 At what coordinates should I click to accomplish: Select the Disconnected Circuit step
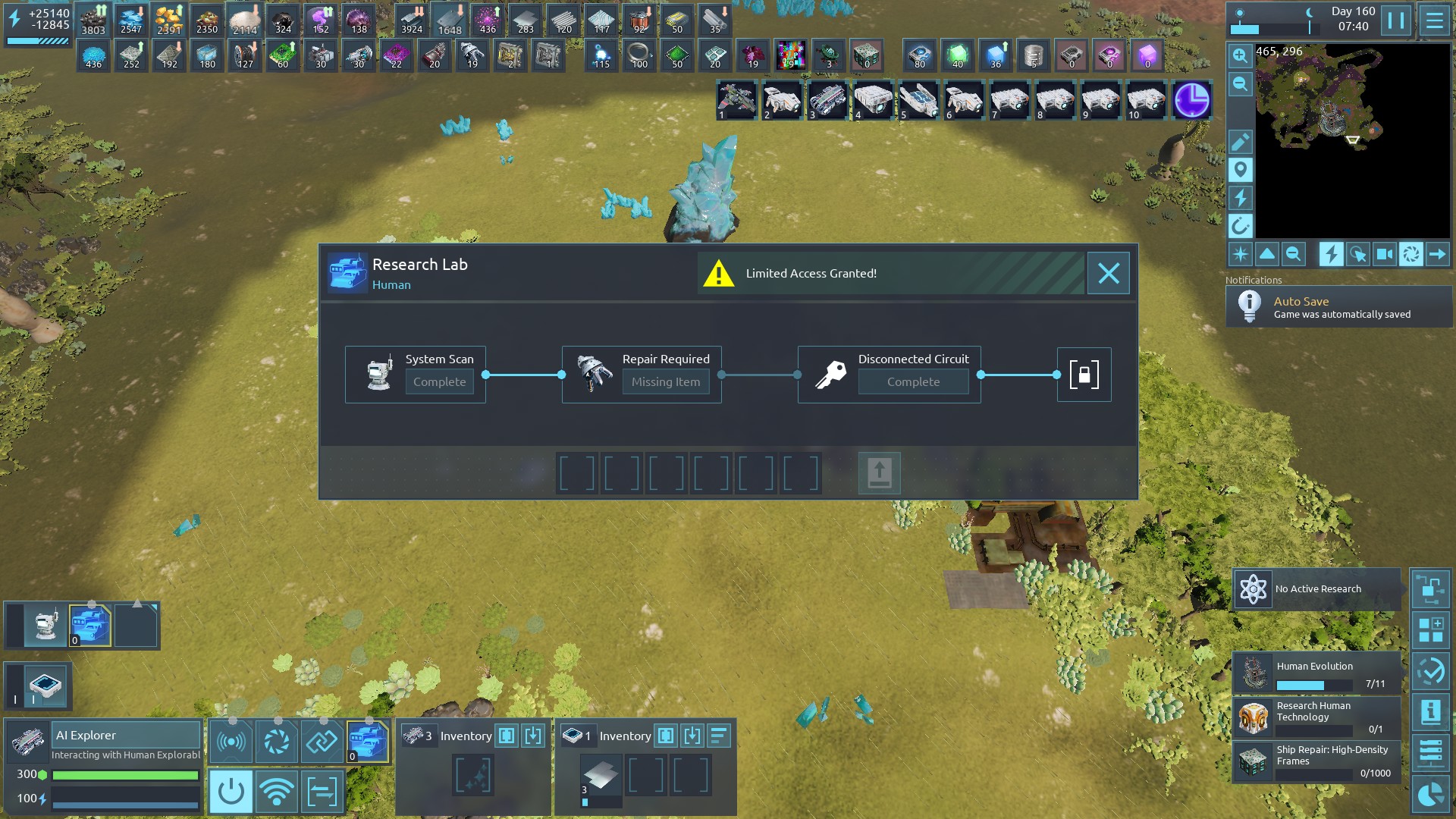coord(889,375)
